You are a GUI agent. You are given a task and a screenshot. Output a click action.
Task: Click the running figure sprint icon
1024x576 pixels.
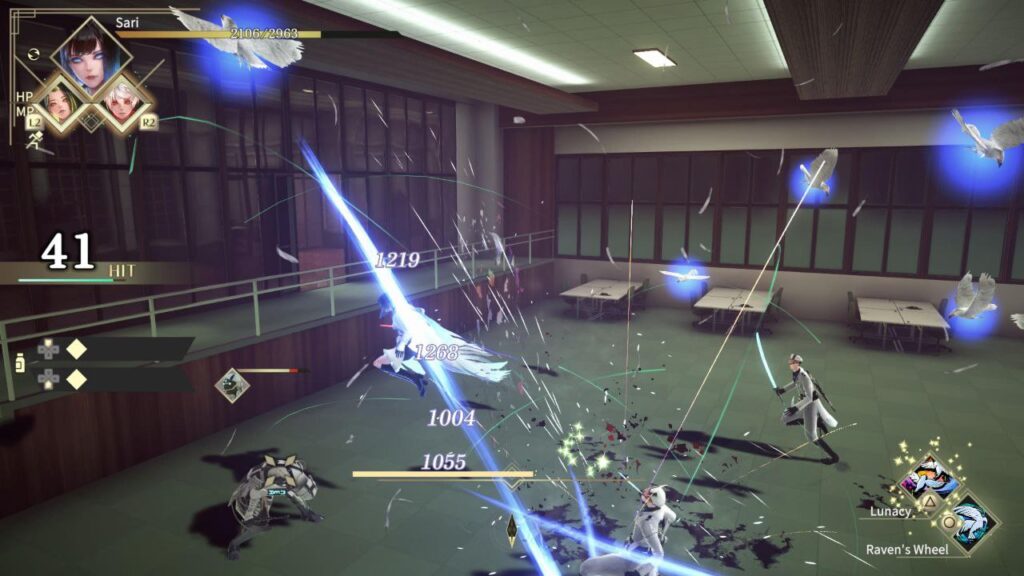[x=34, y=141]
